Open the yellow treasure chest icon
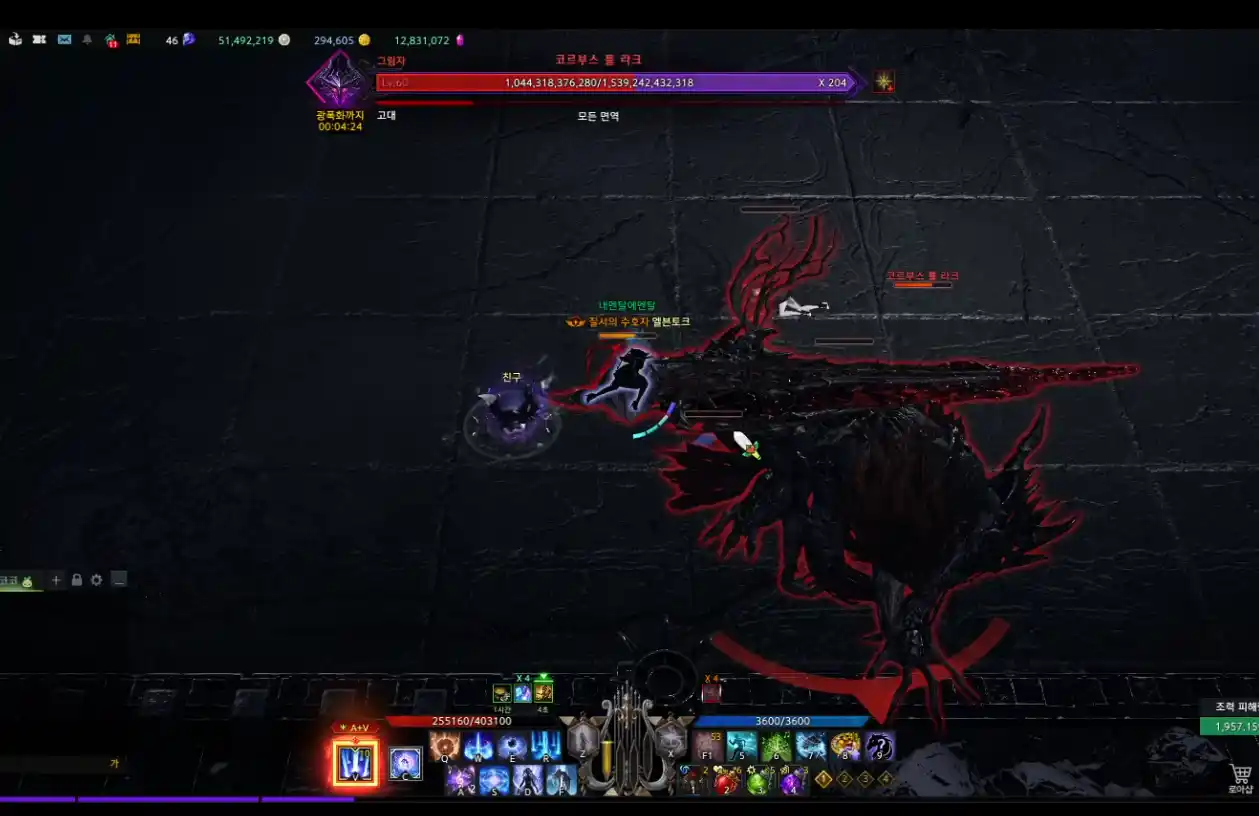The width and height of the screenshot is (1259, 816). [133, 40]
